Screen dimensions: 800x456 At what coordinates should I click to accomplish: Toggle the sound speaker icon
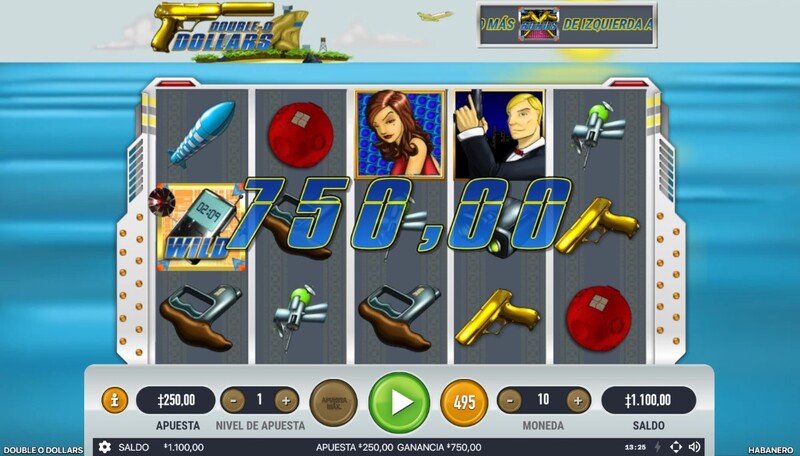(x=694, y=447)
